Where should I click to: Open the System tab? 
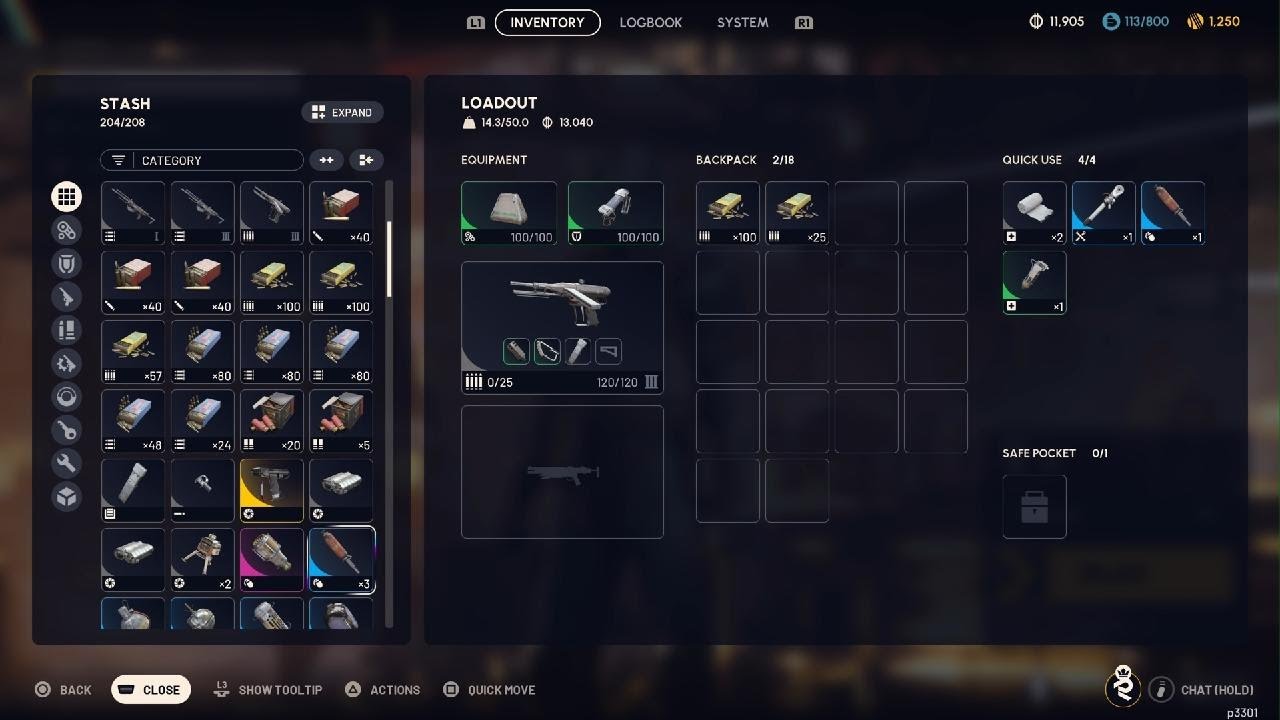[x=742, y=22]
